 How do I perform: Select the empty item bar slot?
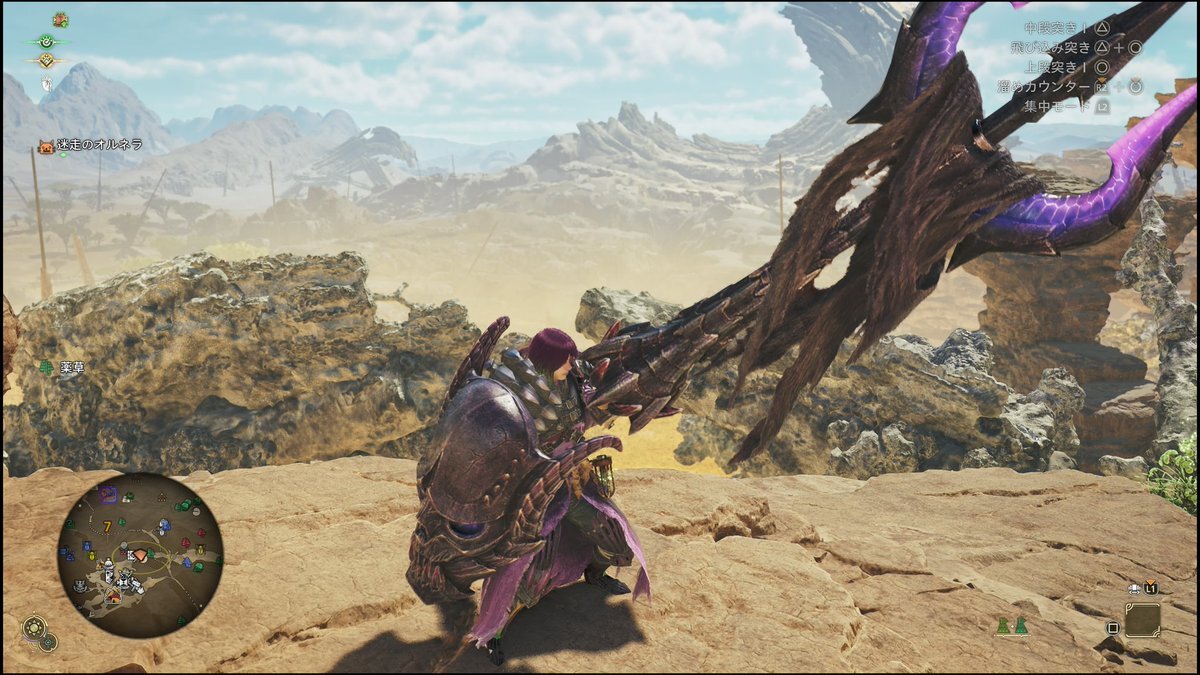[x=1142, y=620]
